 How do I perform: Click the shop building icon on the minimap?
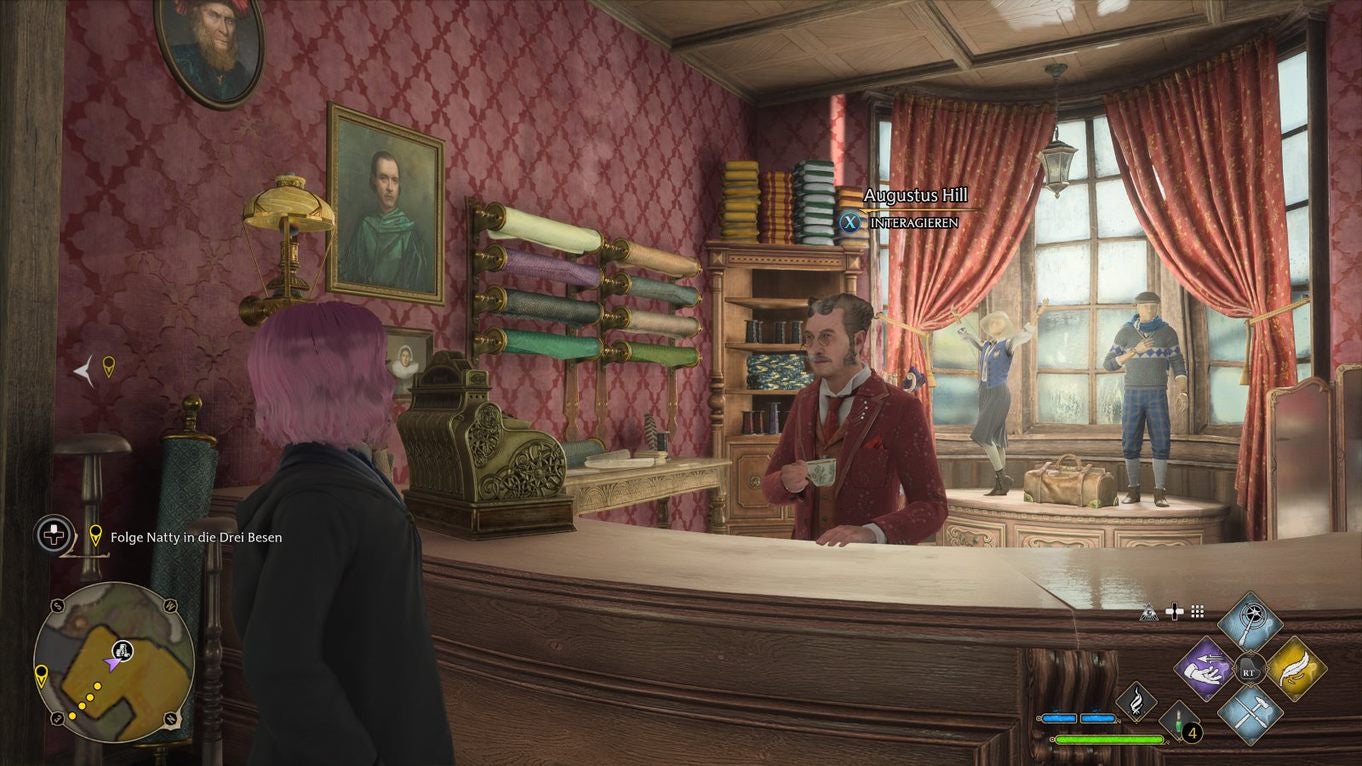pos(123,650)
